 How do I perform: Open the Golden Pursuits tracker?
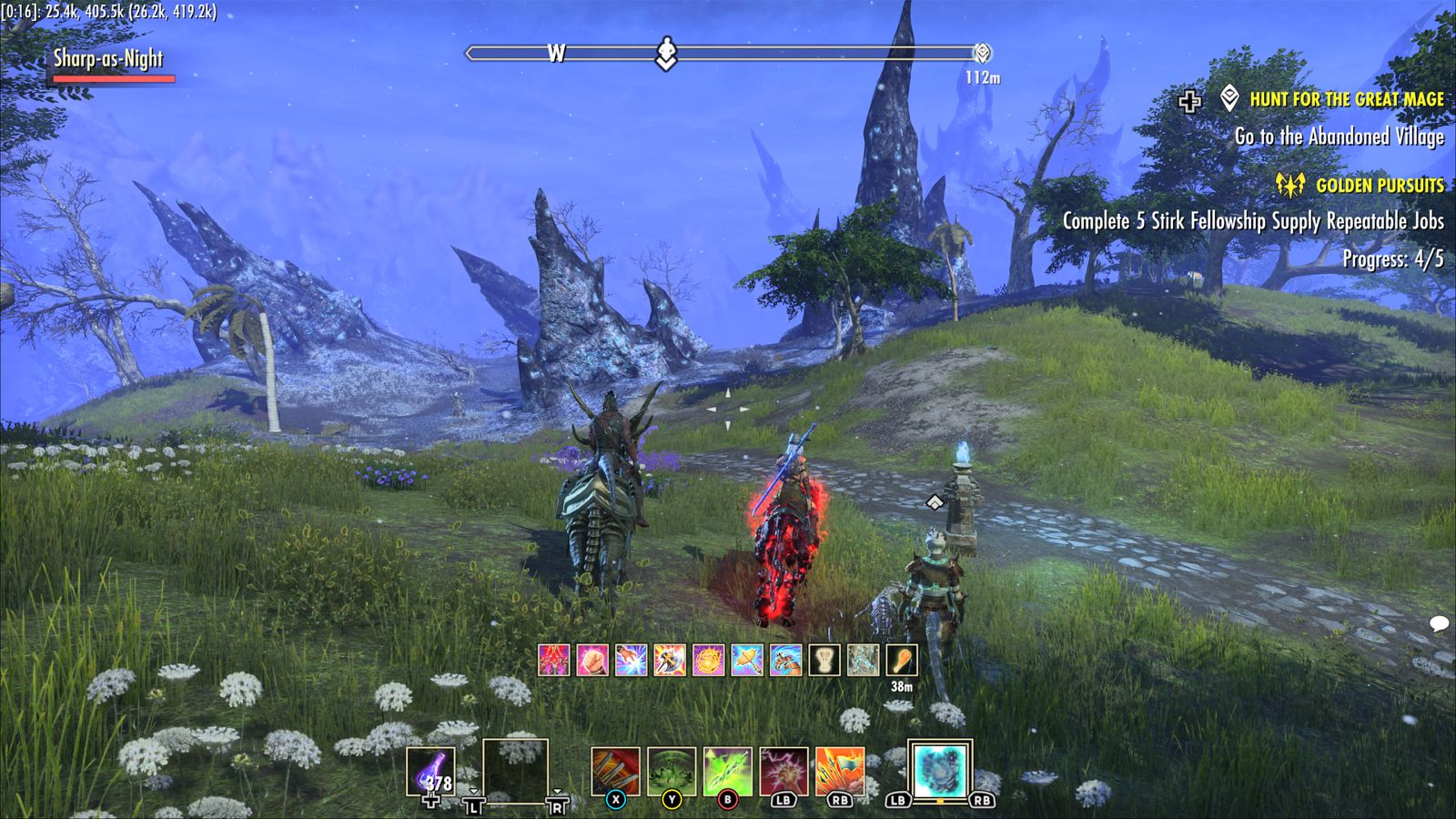coord(1379,186)
